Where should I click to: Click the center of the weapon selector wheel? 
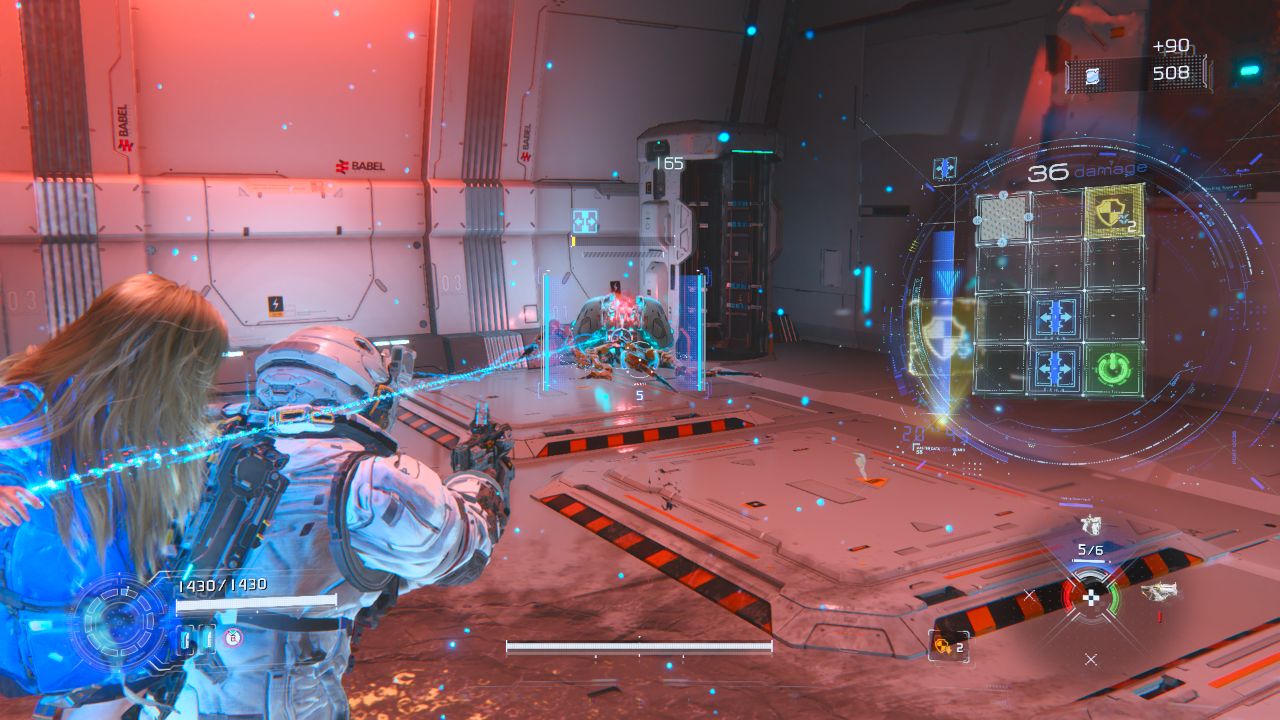point(1091,597)
